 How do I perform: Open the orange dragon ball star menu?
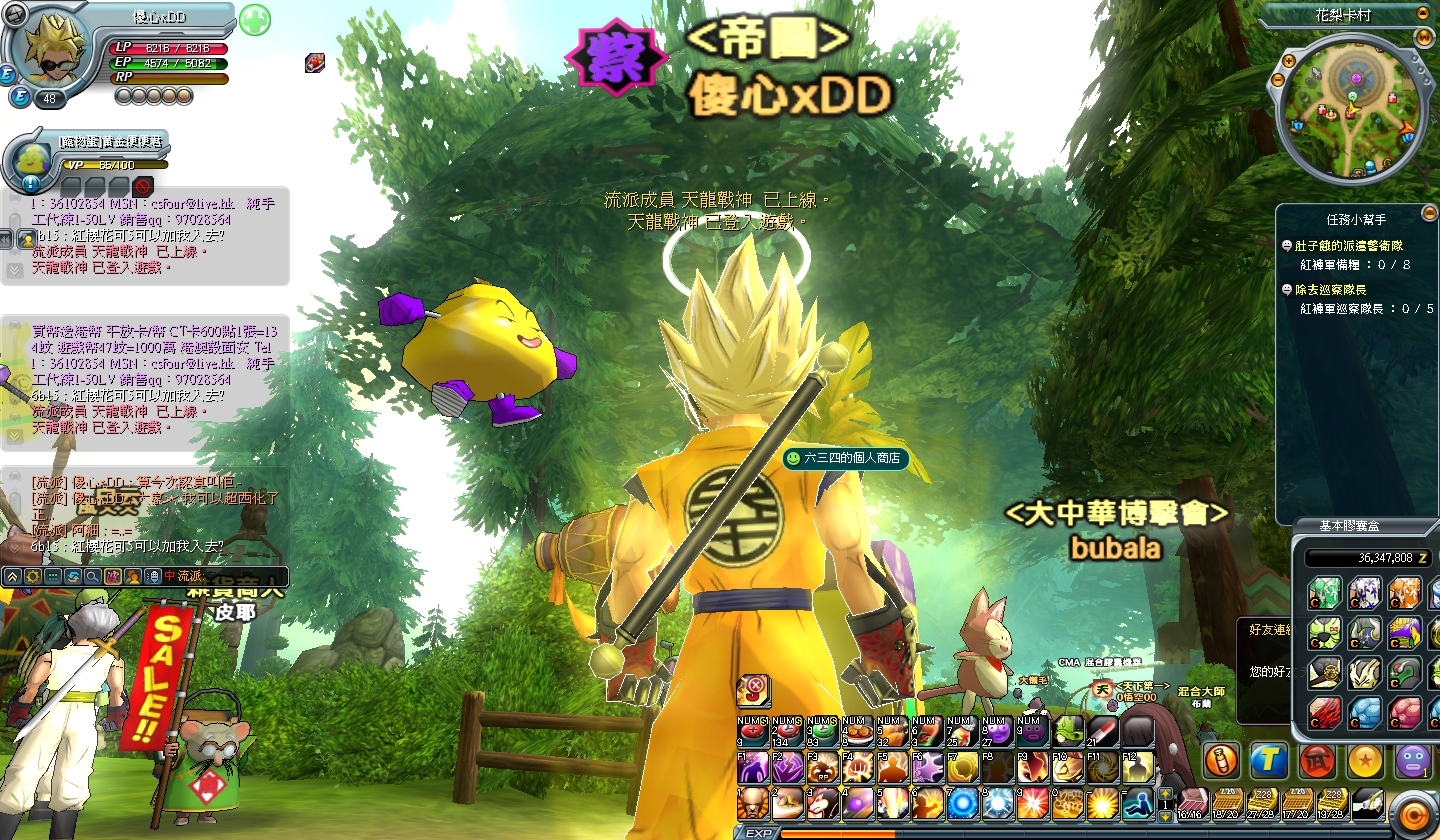(x=1365, y=761)
